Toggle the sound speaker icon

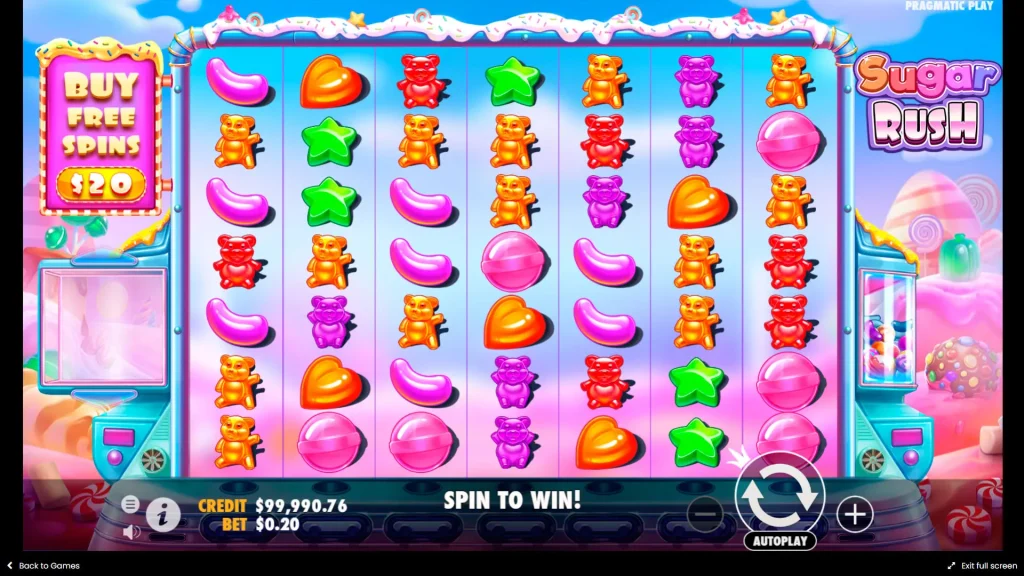pos(131,531)
